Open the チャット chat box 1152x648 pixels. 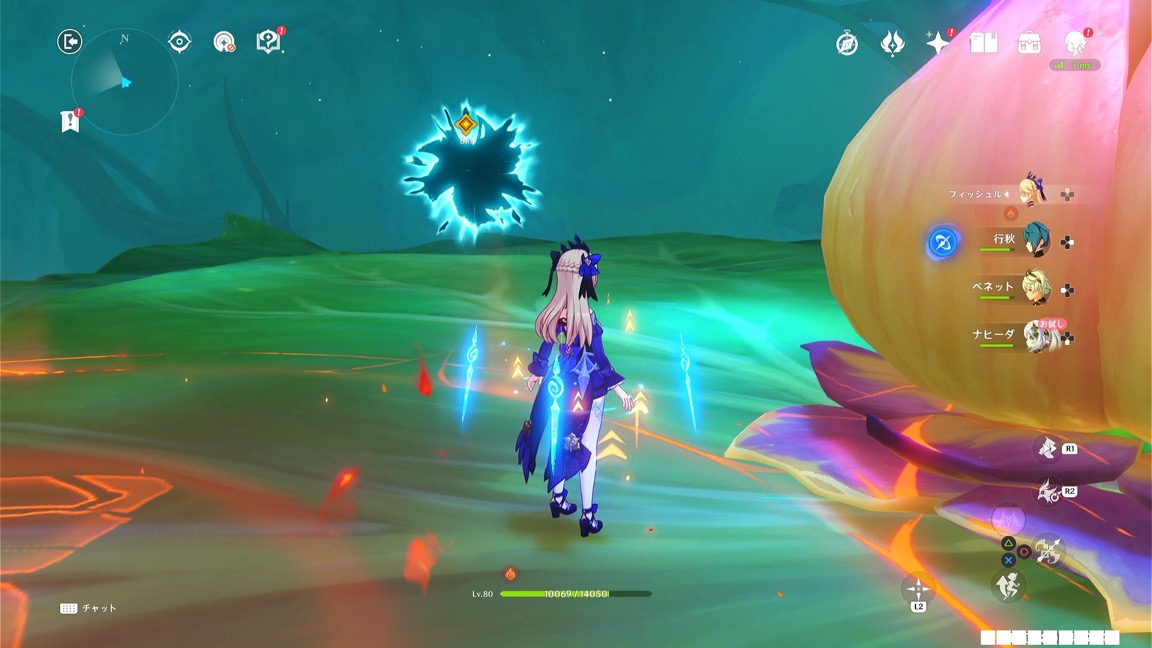(x=88, y=608)
